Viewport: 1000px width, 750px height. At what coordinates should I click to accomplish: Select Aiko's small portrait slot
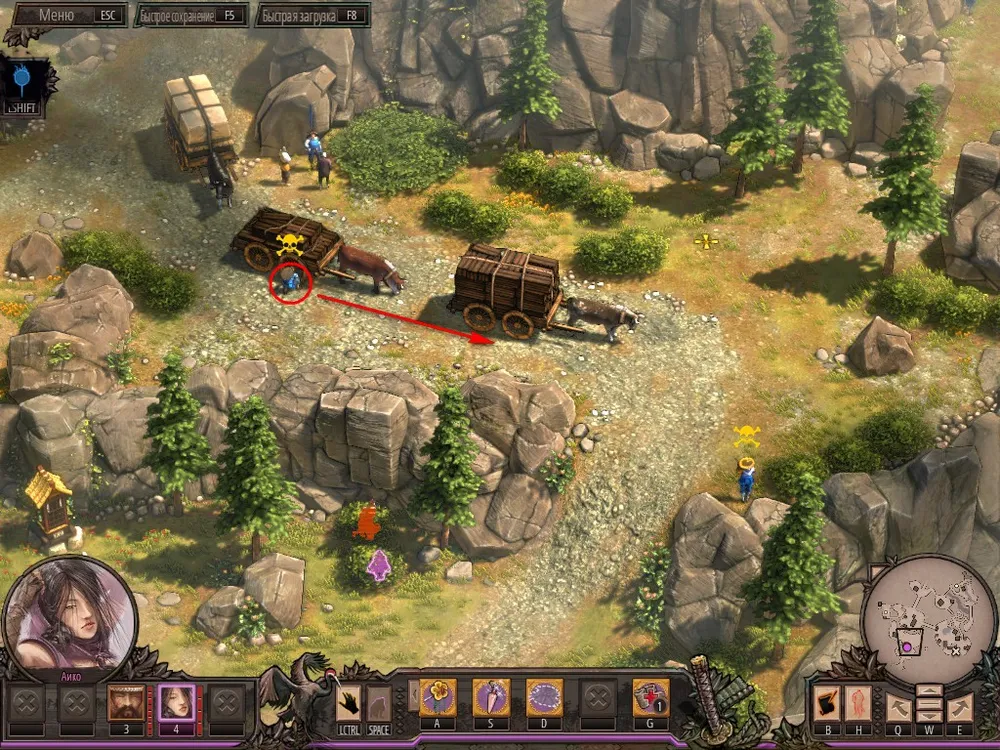point(177,702)
